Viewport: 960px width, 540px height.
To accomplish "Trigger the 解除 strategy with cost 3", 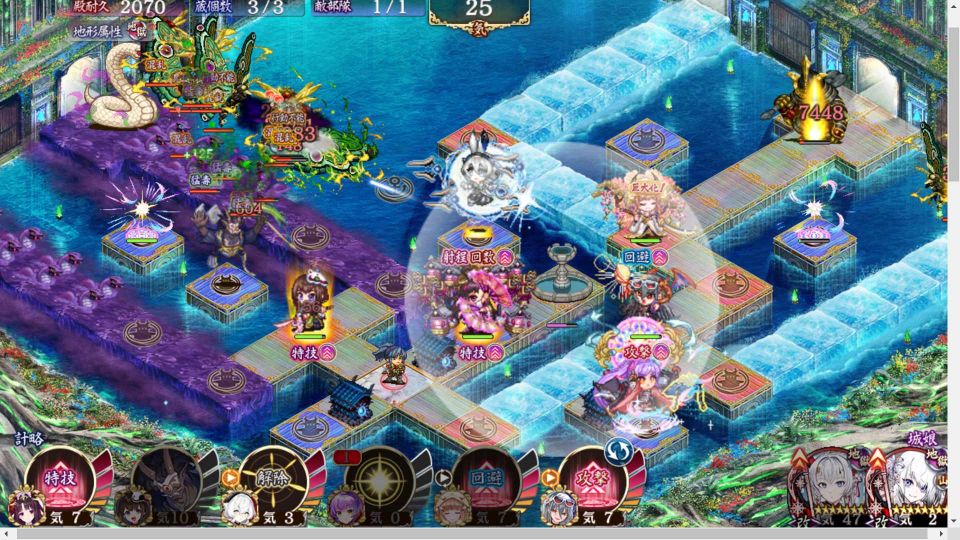I will coord(272,480).
